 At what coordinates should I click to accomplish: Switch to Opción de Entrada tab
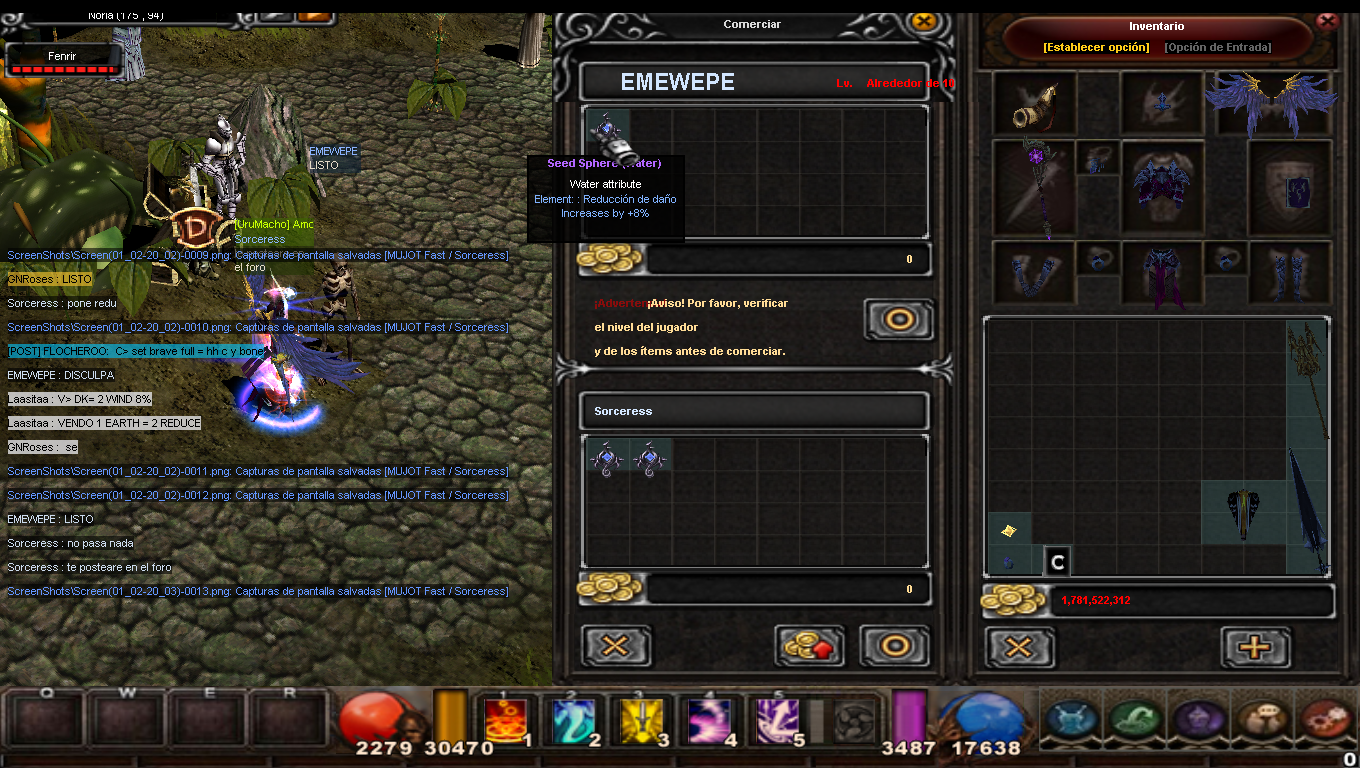[x=1217, y=47]
